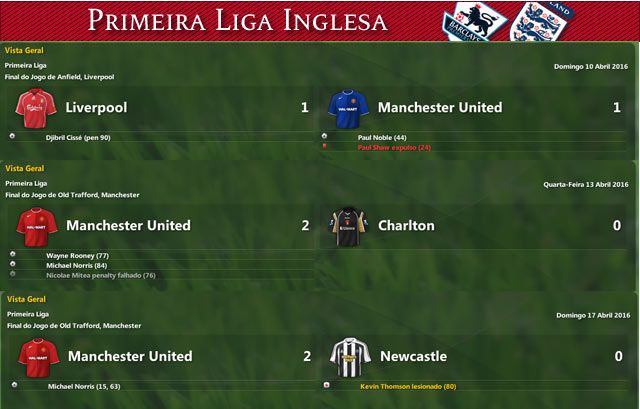
Task: Click Newcastle's striped kit icon
Action: click(x=349, y=356)
